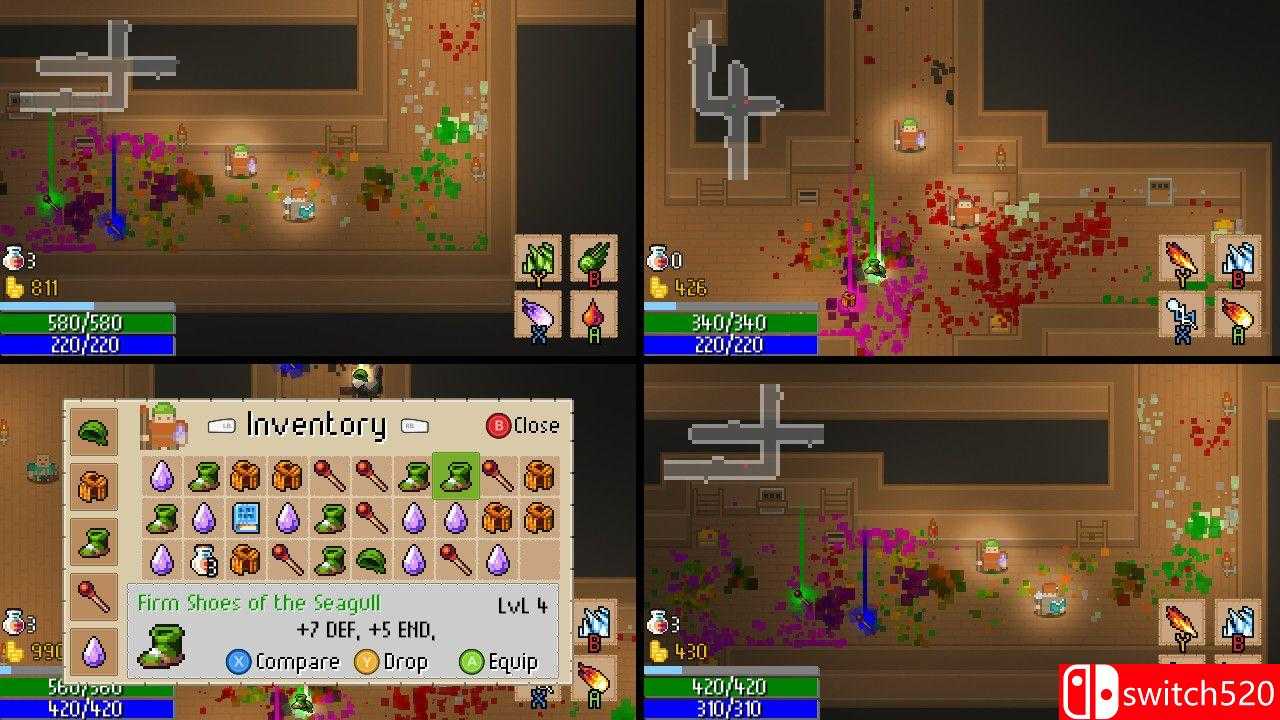Click the boots slot in the equipment sidebar
This screenshot has width=1280, height=720.
95,542
